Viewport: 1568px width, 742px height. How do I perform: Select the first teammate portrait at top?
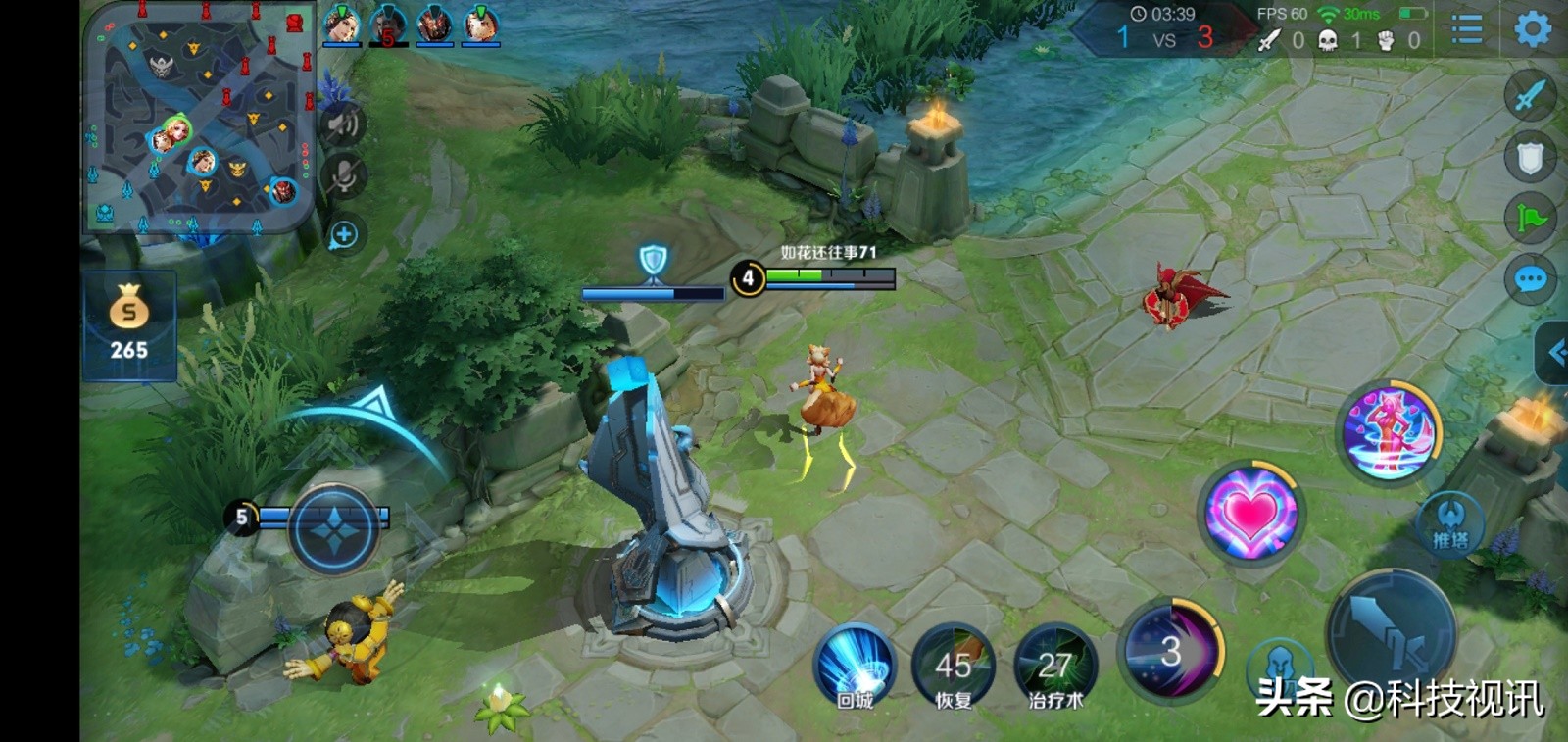342,25
